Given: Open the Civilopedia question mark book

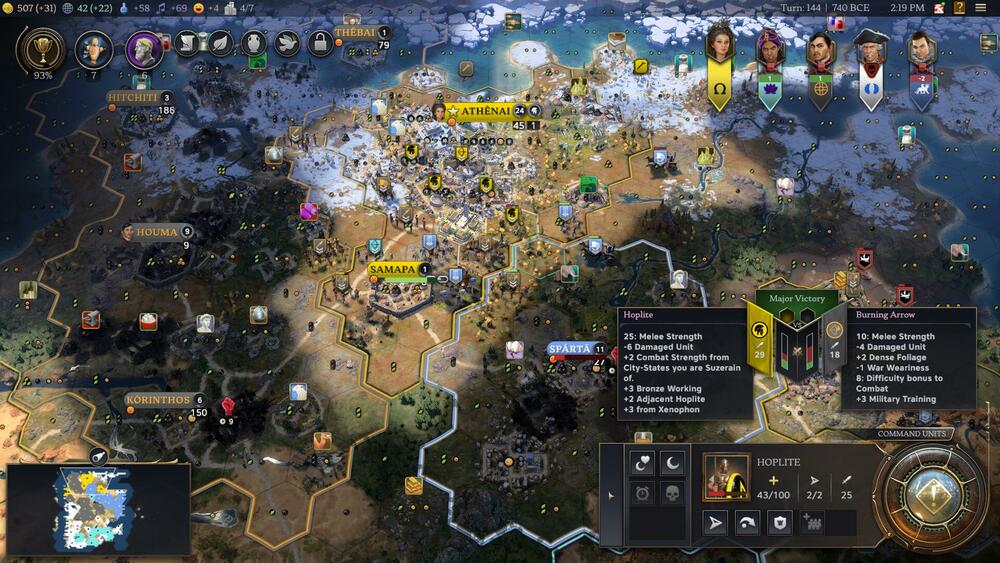Looking at the screenshot, I should [x=958, y=8].
